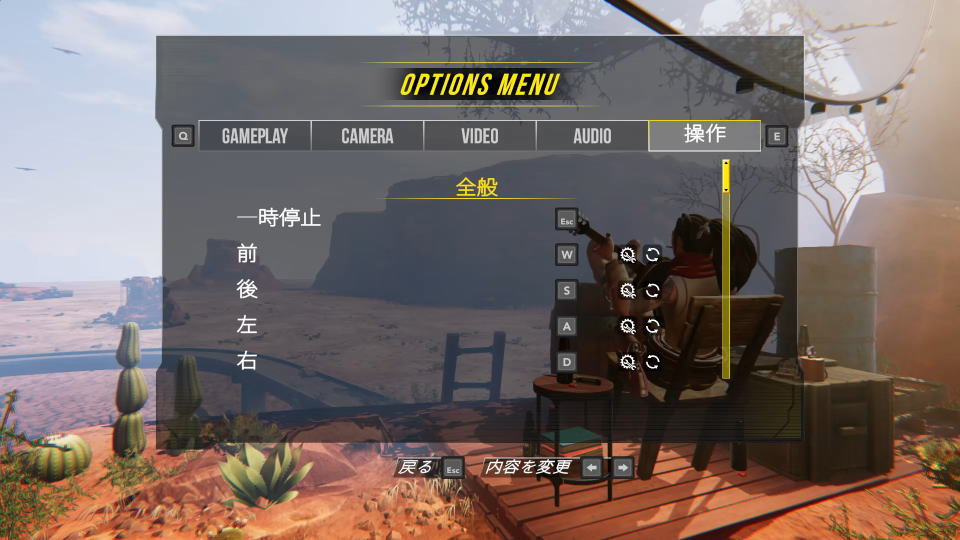Go to the AUDIO tab
This screenshot has height=540, width=960.
592,136
